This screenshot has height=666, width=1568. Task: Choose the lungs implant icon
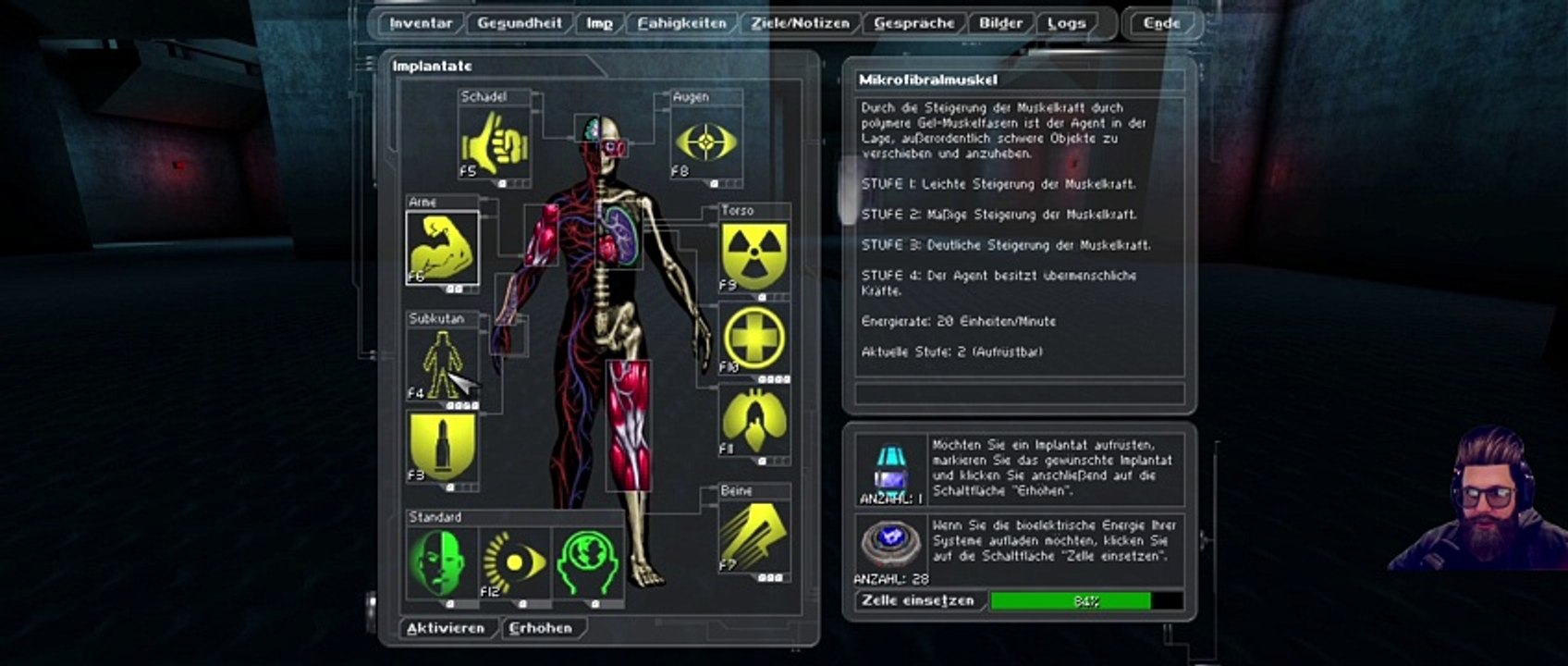click(x=753, y=422)
